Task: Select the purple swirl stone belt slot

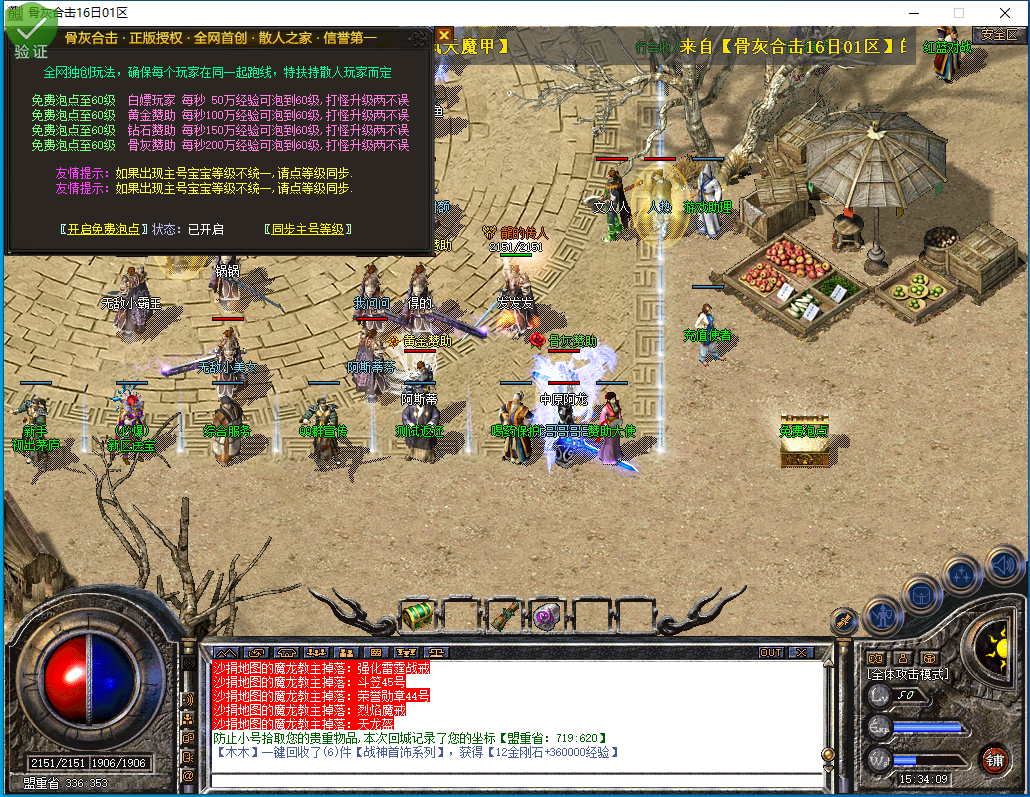Action: click(x=546, y=615)
